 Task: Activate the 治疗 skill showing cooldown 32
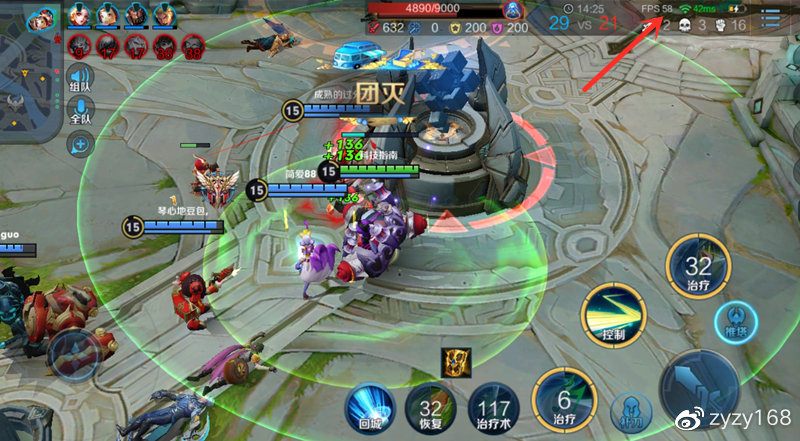tap(699, 268)
